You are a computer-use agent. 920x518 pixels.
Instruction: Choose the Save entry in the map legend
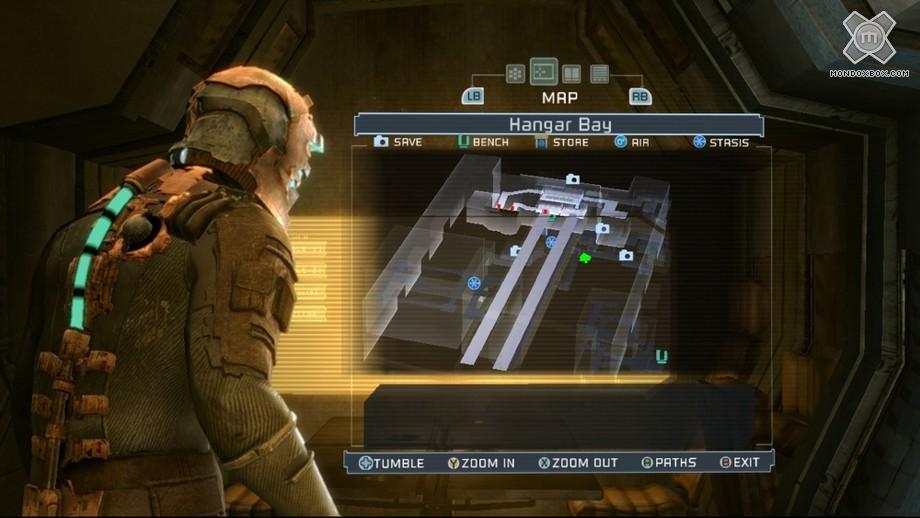click(x=398, y=142)
